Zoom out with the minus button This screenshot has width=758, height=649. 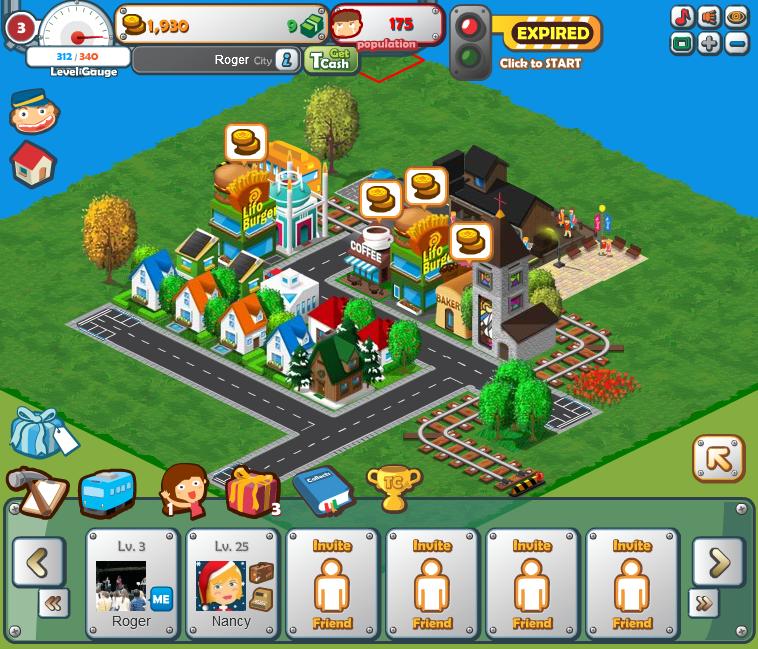[x=736, y=44]
